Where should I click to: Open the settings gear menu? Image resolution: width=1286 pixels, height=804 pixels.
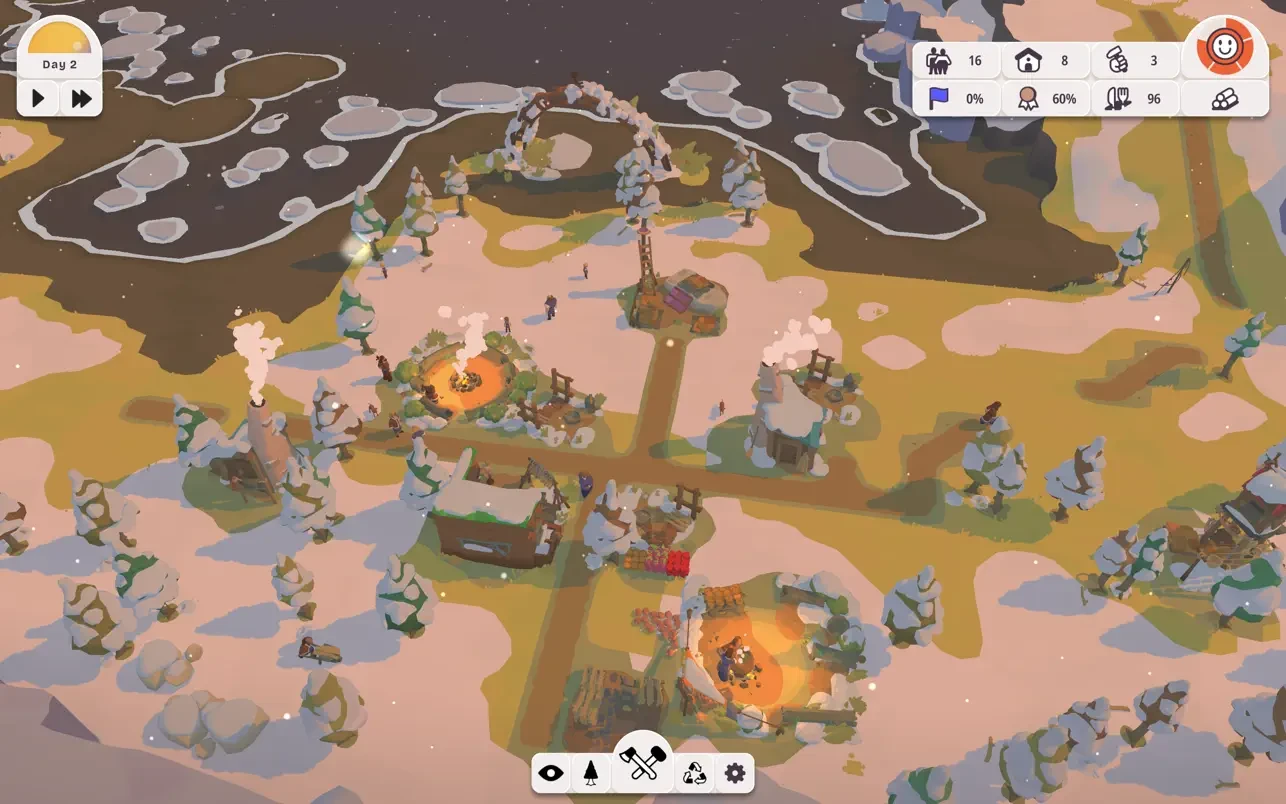[x=734, y=772]
